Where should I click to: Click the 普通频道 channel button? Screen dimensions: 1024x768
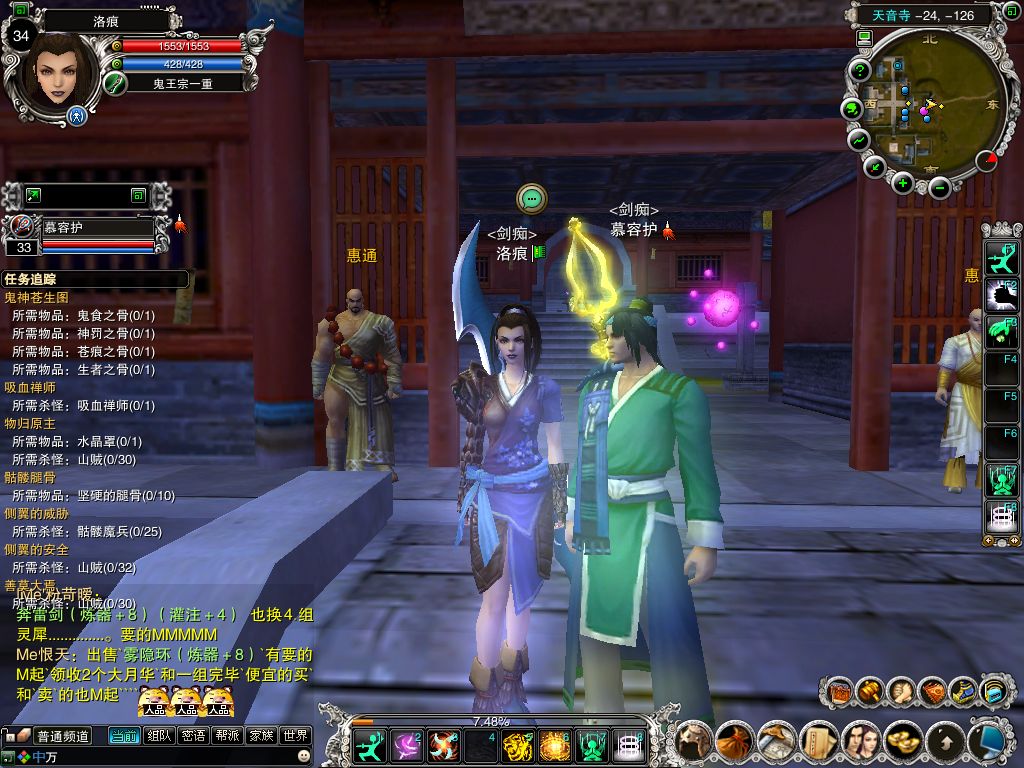(x=63, y=736)
